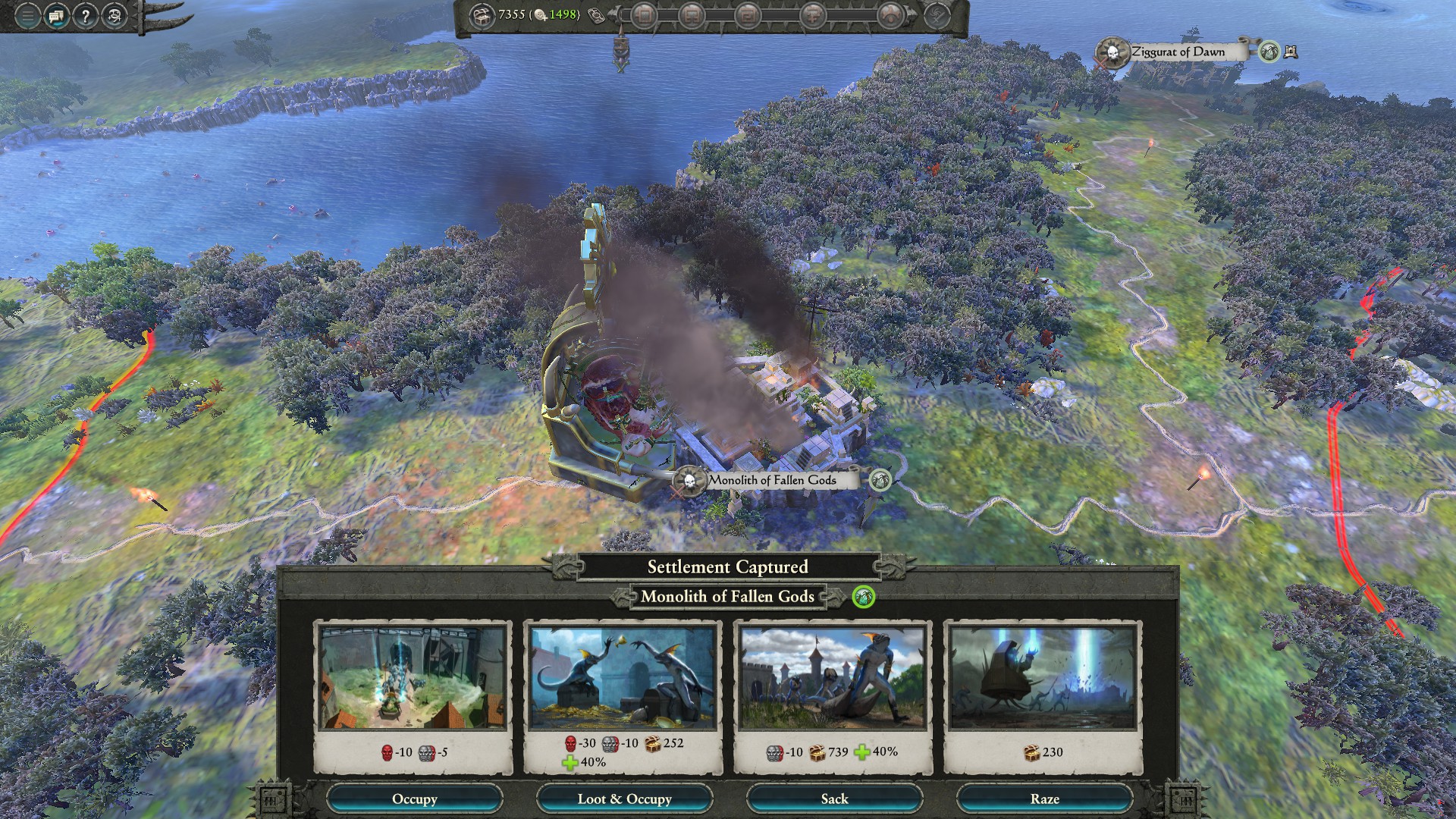Raze the captured settlement

click(x=1044, y=799)
